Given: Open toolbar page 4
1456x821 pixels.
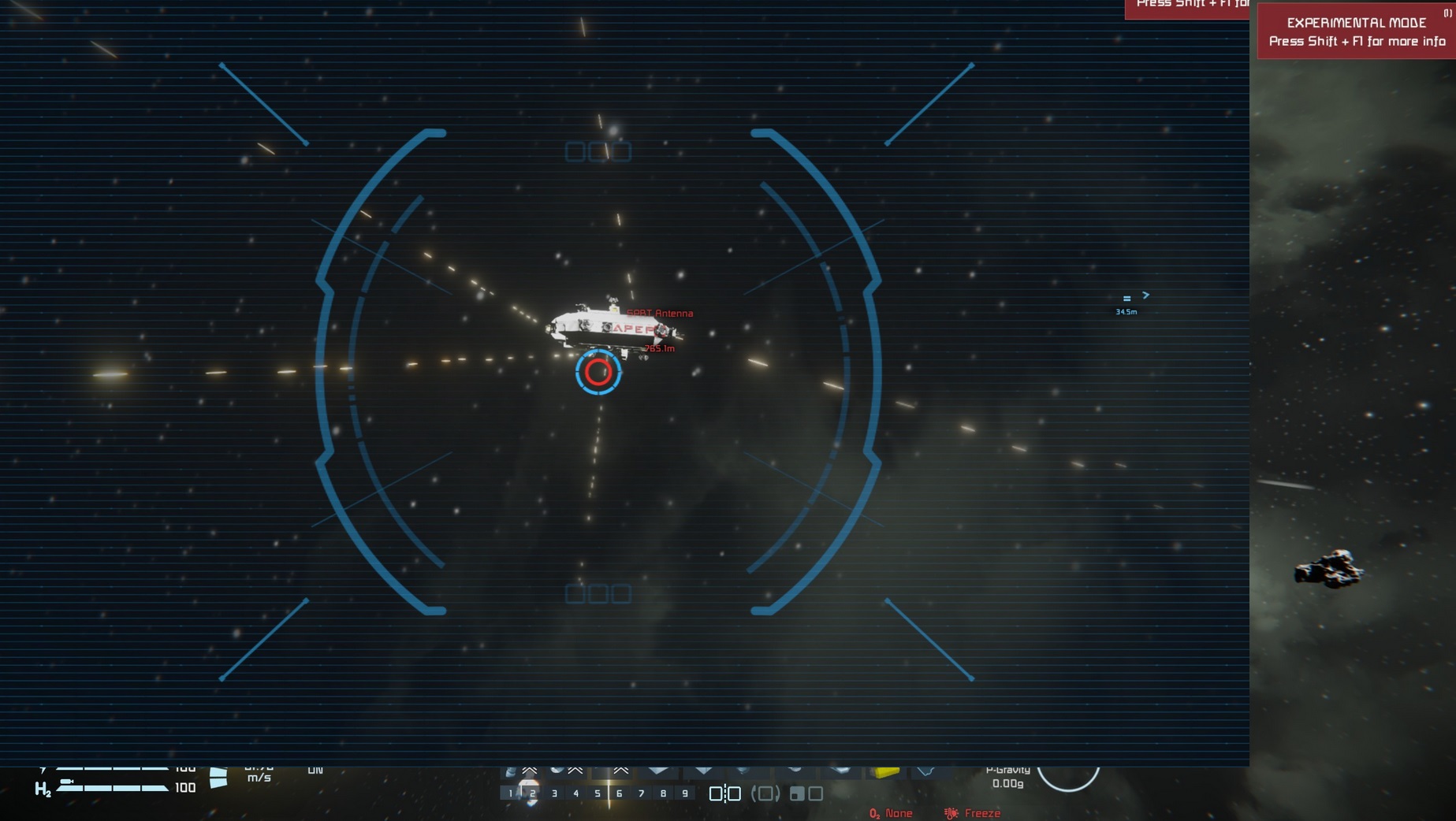Looking at the screenshot, I should (576, 793).
